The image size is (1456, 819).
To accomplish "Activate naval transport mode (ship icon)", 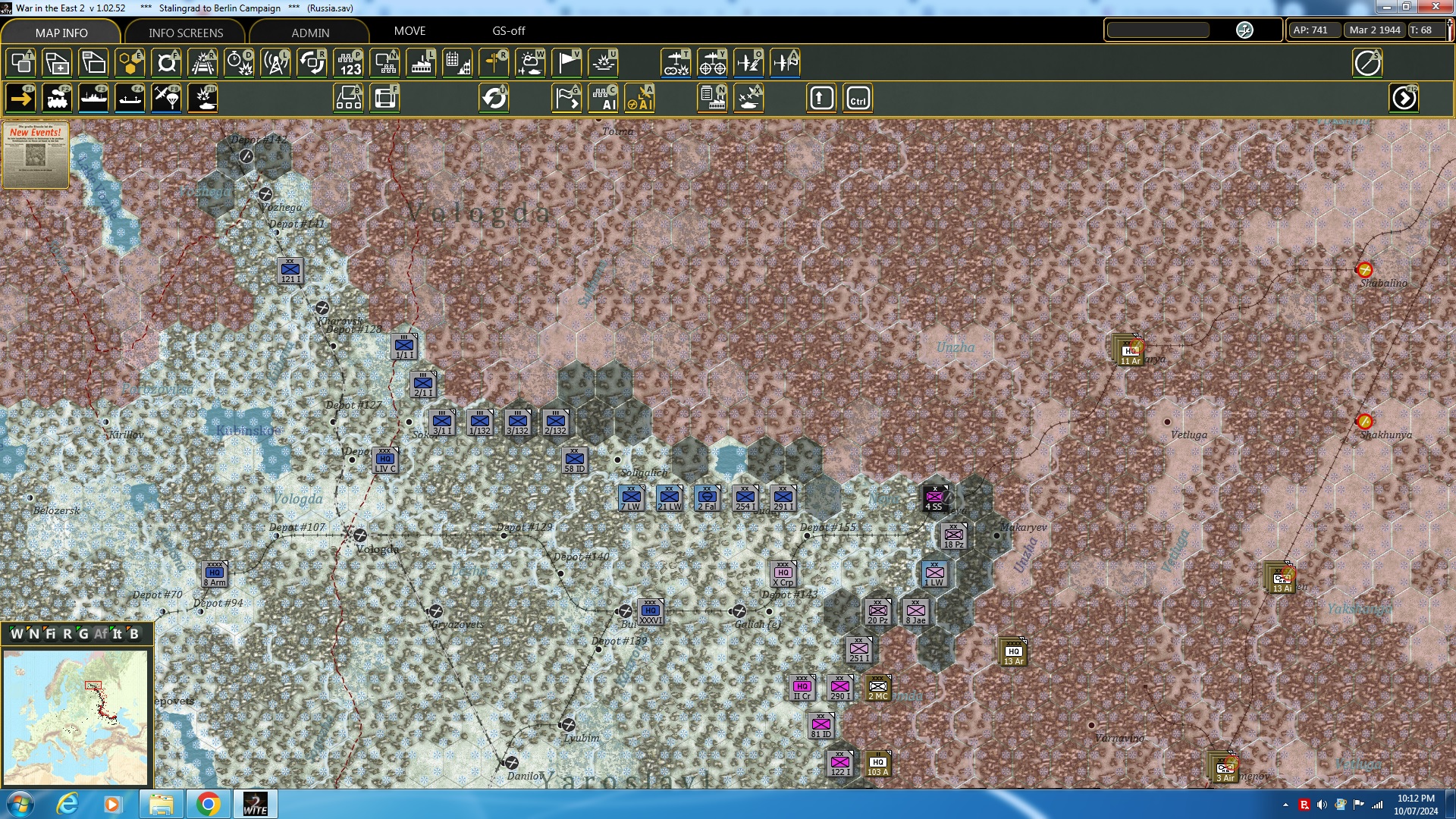I will point(94,98).
